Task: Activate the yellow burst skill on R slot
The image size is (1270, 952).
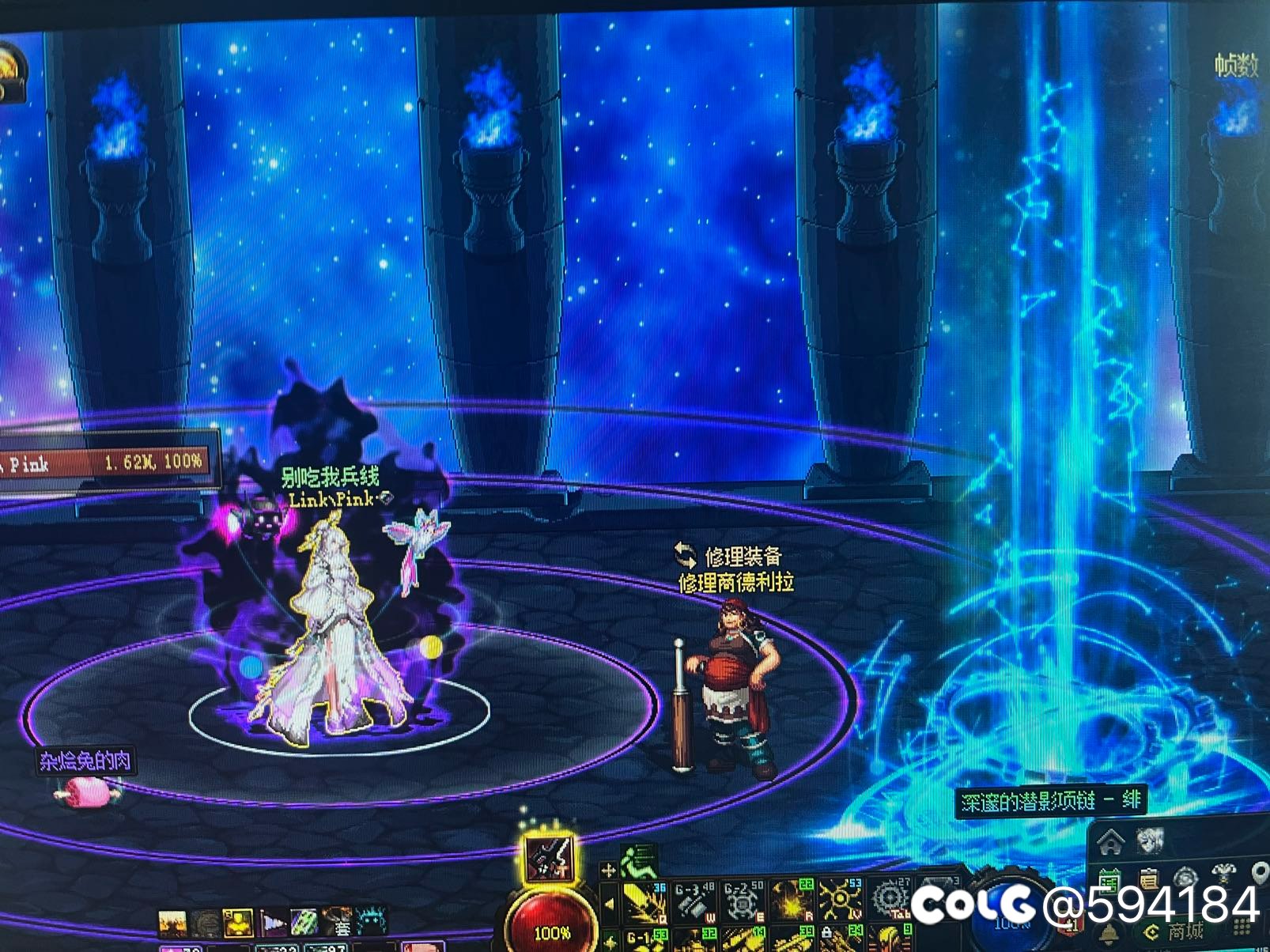Action: pyautogui.click(x=792, y=900)
